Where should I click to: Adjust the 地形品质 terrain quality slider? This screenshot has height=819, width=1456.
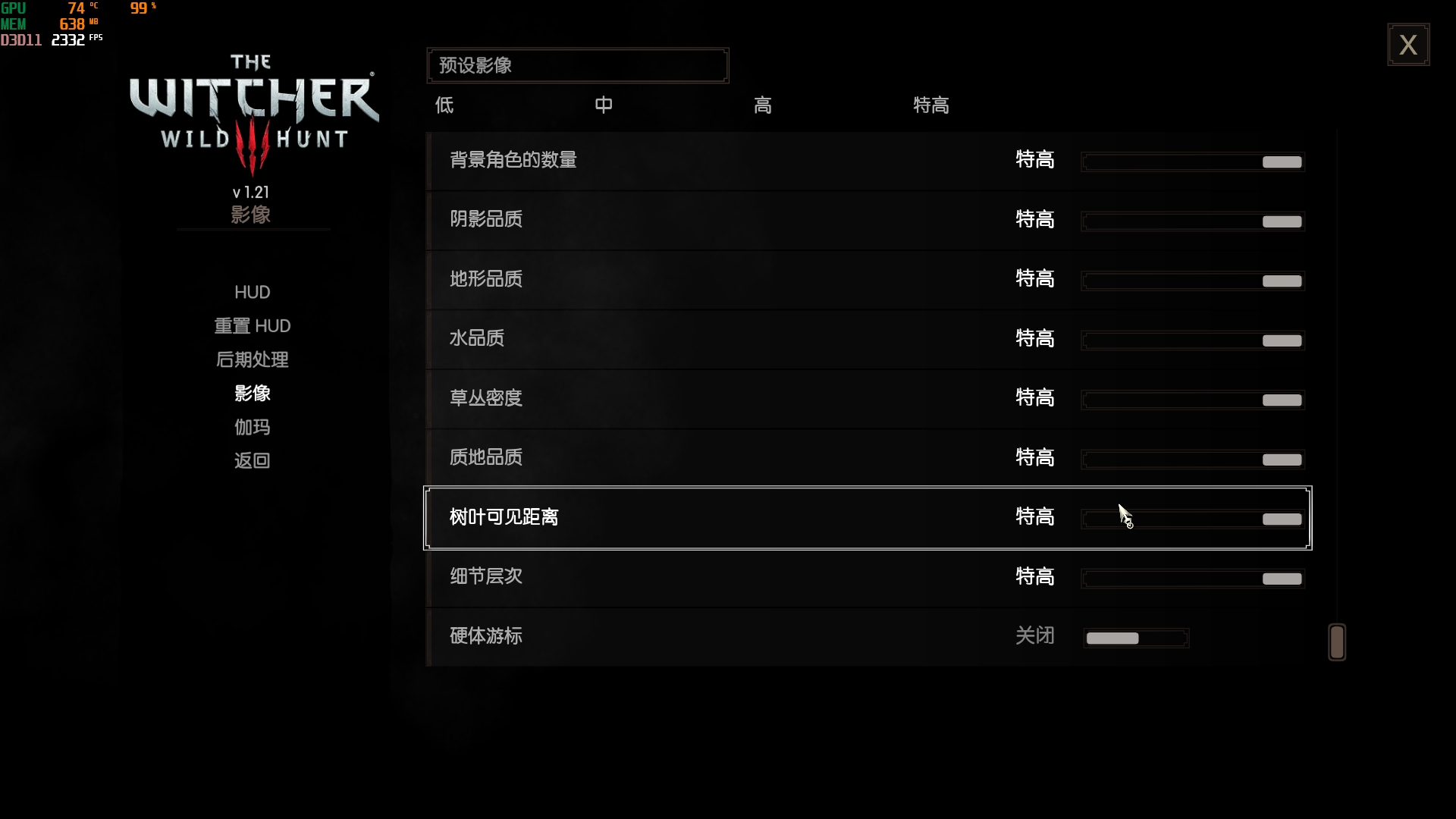tap(1192, 281)
